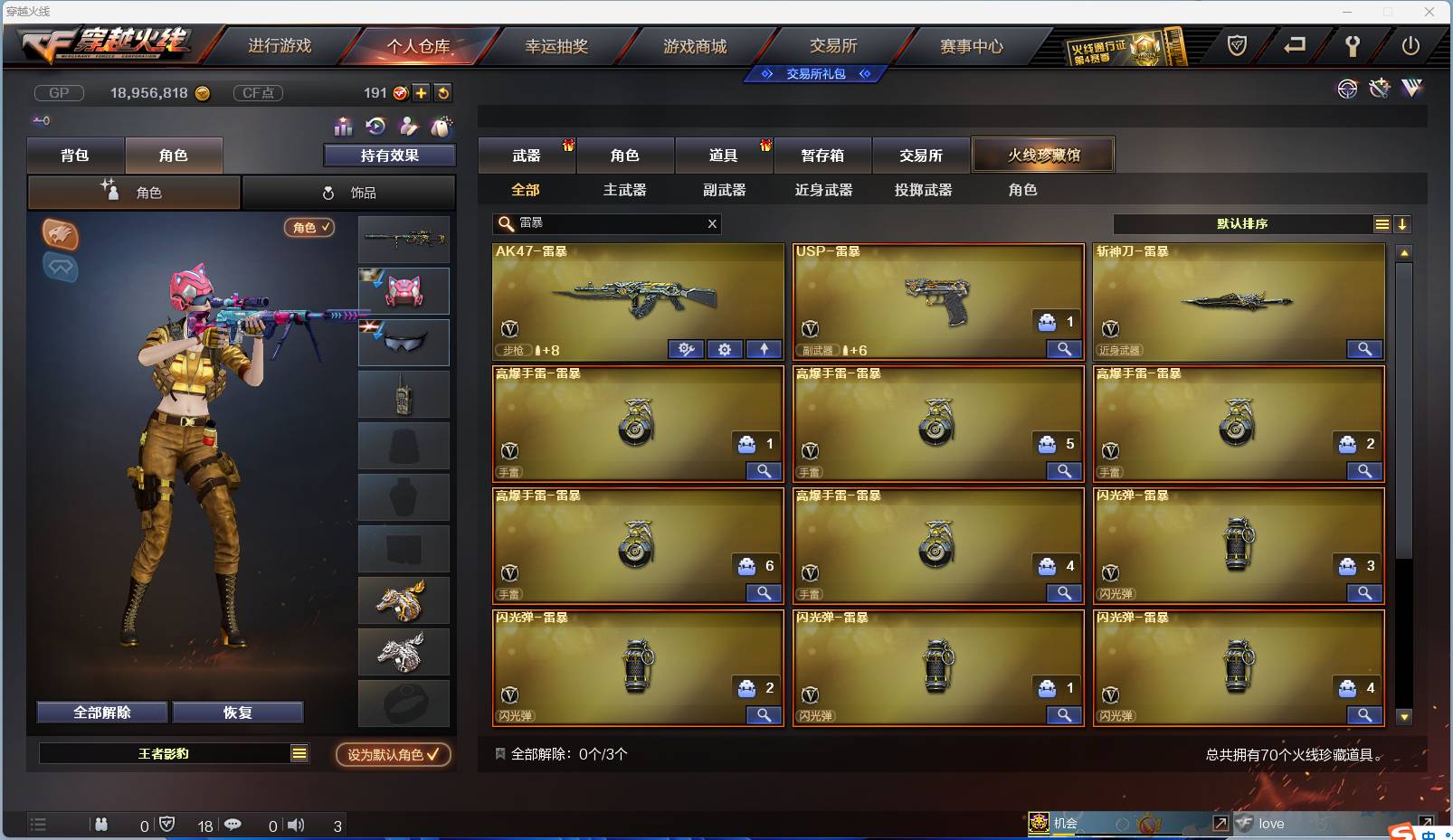The width and height of the screenshot is (1453, 840).
Task: Toggle the 持有效果 button
Action: point(389,155)
